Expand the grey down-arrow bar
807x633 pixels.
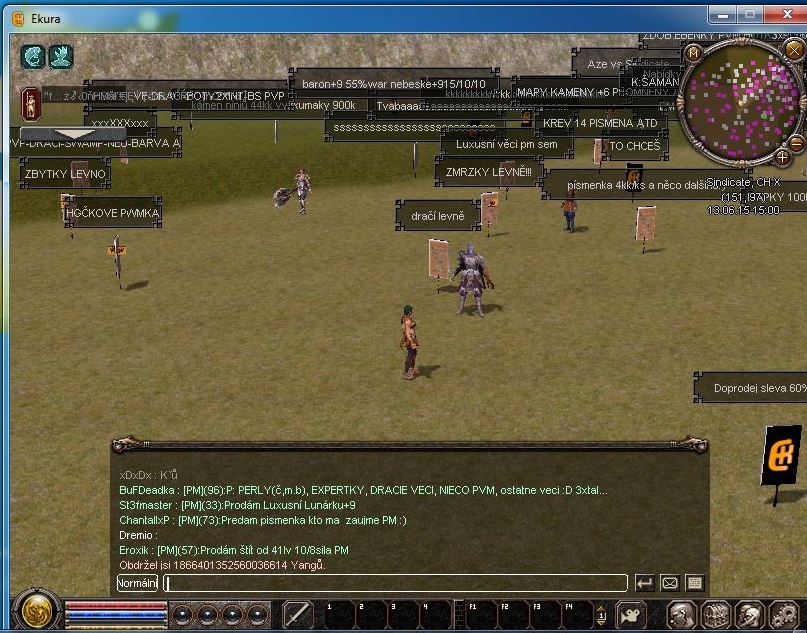59,133
